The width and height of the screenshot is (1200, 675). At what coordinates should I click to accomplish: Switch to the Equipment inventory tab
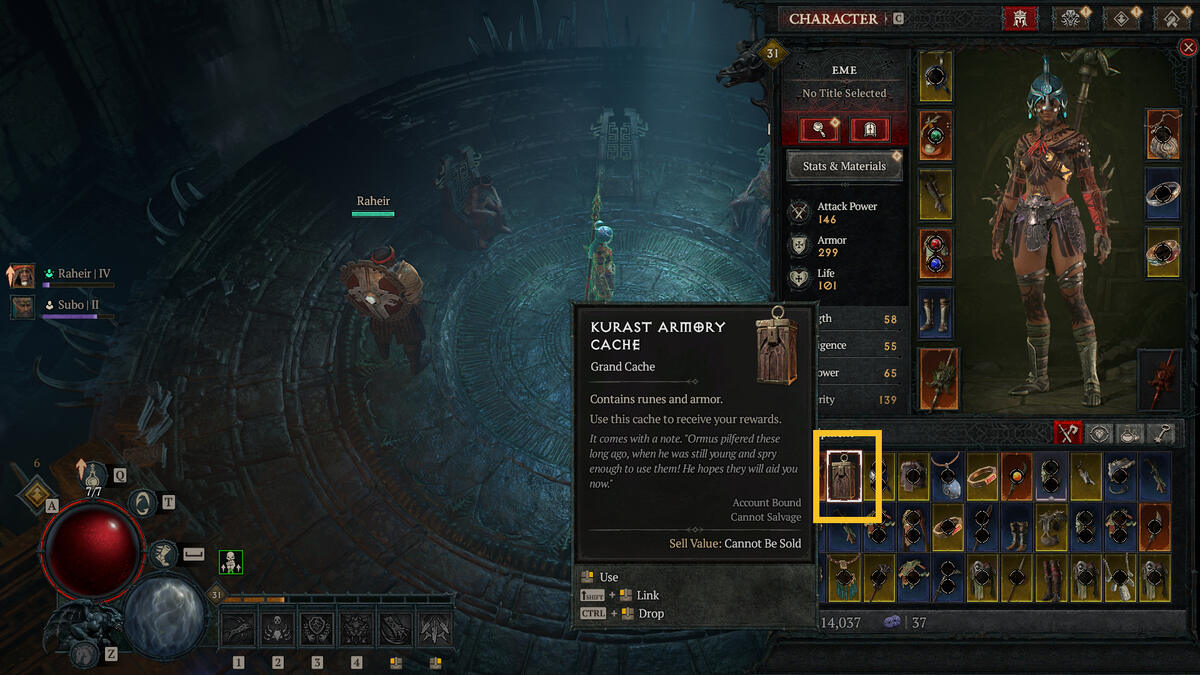(1068, 433)
